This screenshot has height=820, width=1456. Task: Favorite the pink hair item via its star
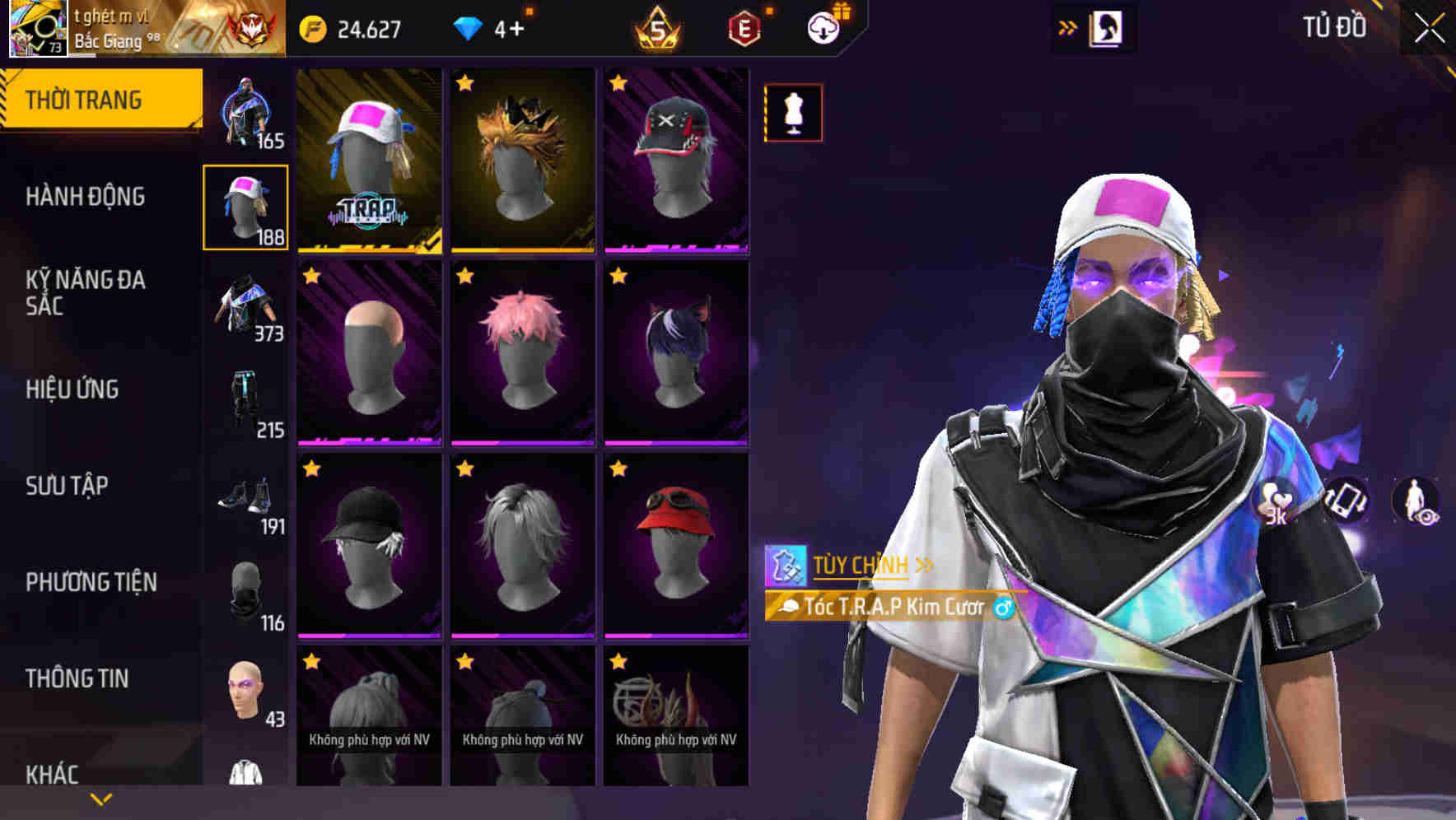[x=465, y=277]
